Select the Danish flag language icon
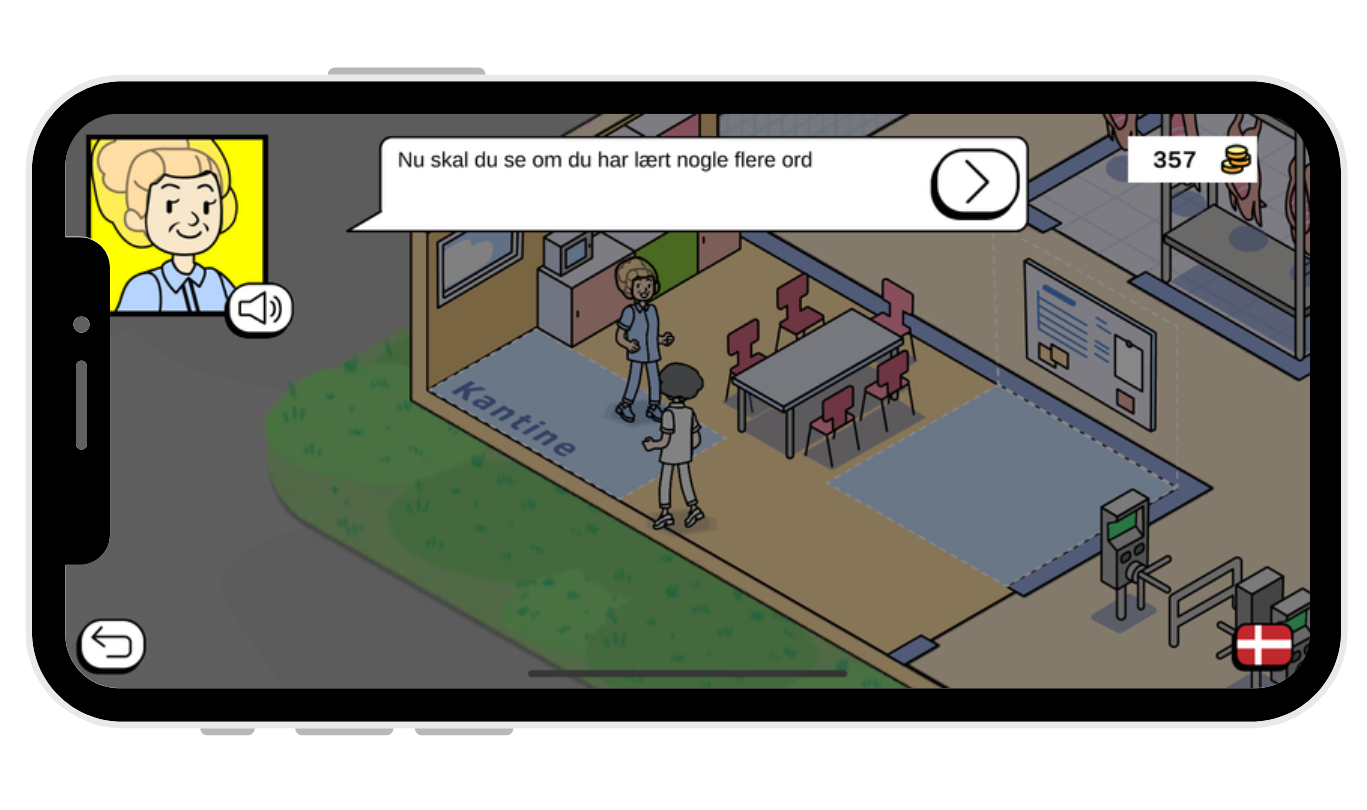1367x810 pixels. 1267,643
